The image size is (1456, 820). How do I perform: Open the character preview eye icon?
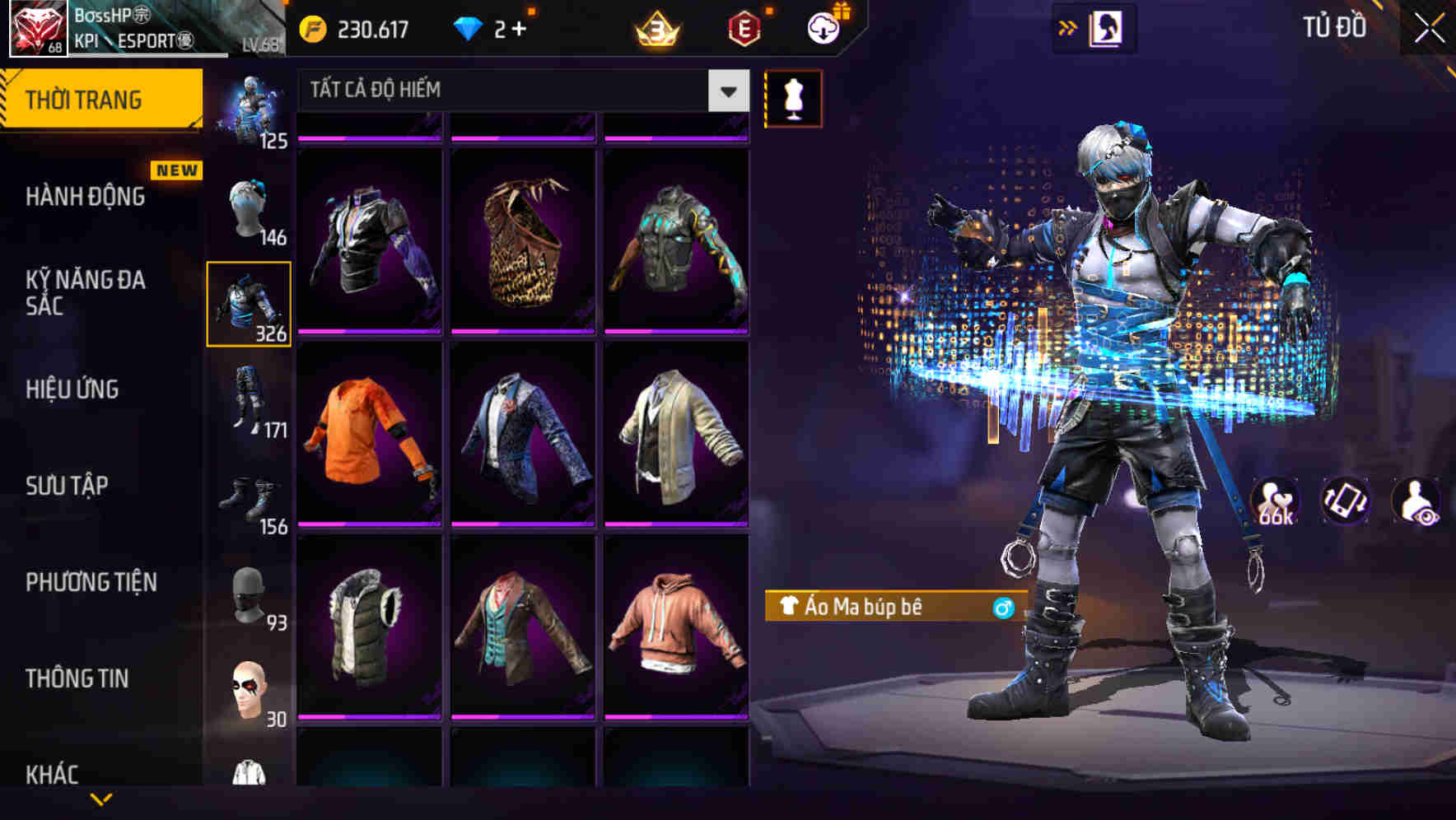point(1416,501)
